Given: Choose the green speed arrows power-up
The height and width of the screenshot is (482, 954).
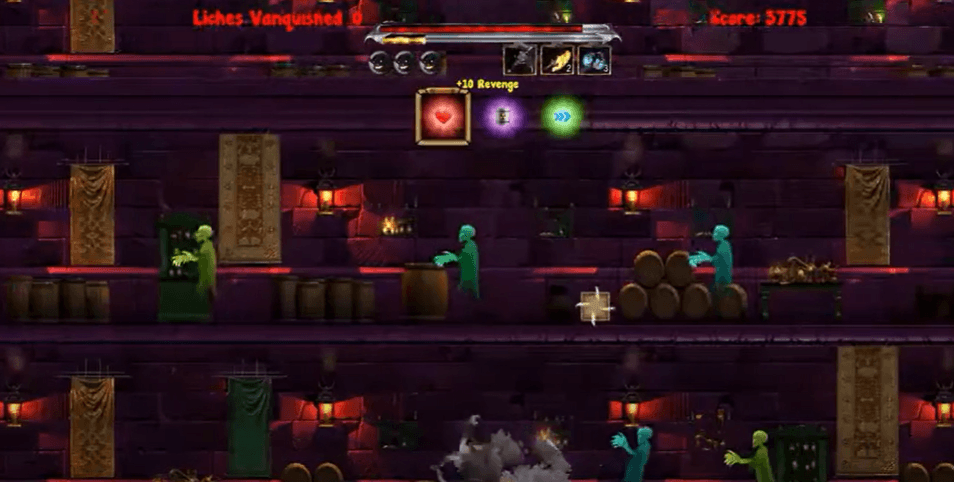Looking at the screenshot, I should pos(563,117).
